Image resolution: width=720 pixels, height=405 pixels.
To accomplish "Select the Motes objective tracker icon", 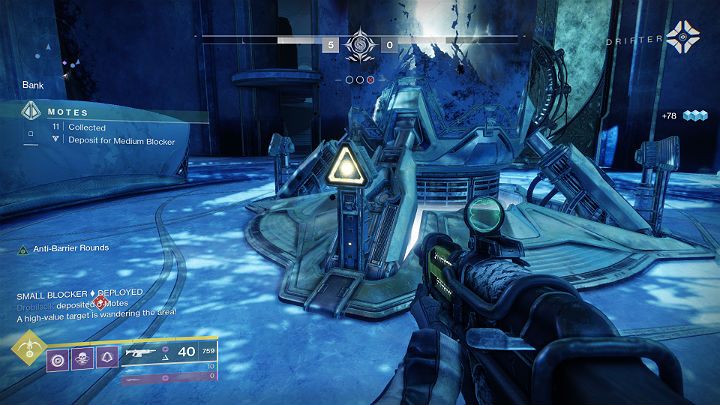I will tap(30, 113).
